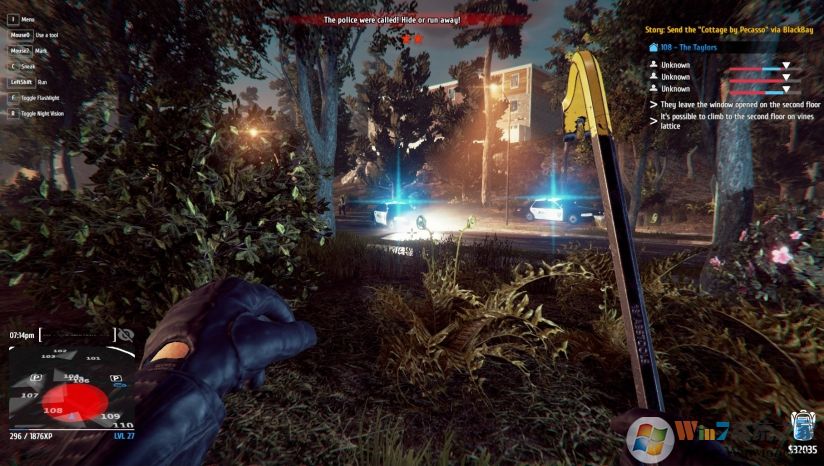Click the crossed-out eye visibility icon
The image size is (824, 466).
coord(125,335)
